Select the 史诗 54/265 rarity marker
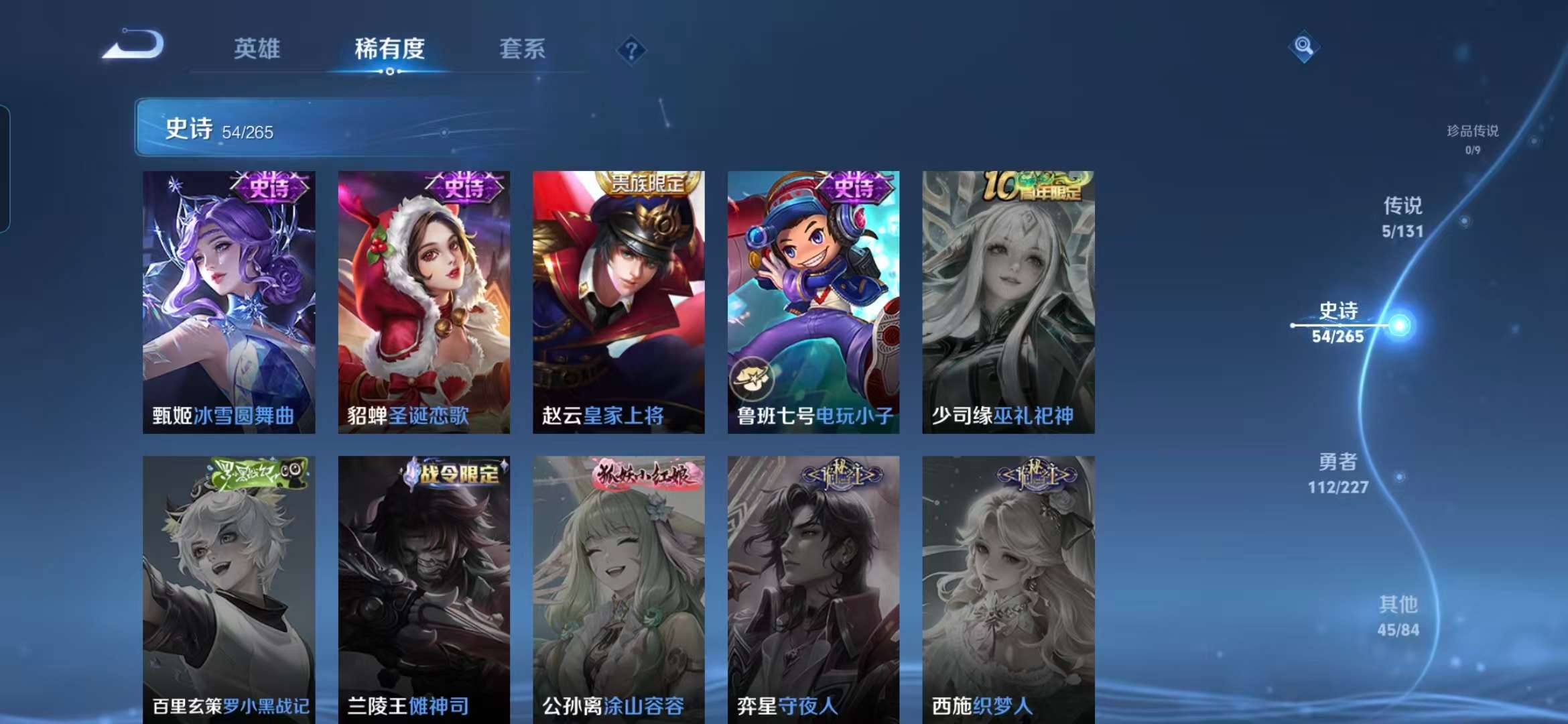The height and width of the screenshot is (724, 1568). tap(1339, 322)
